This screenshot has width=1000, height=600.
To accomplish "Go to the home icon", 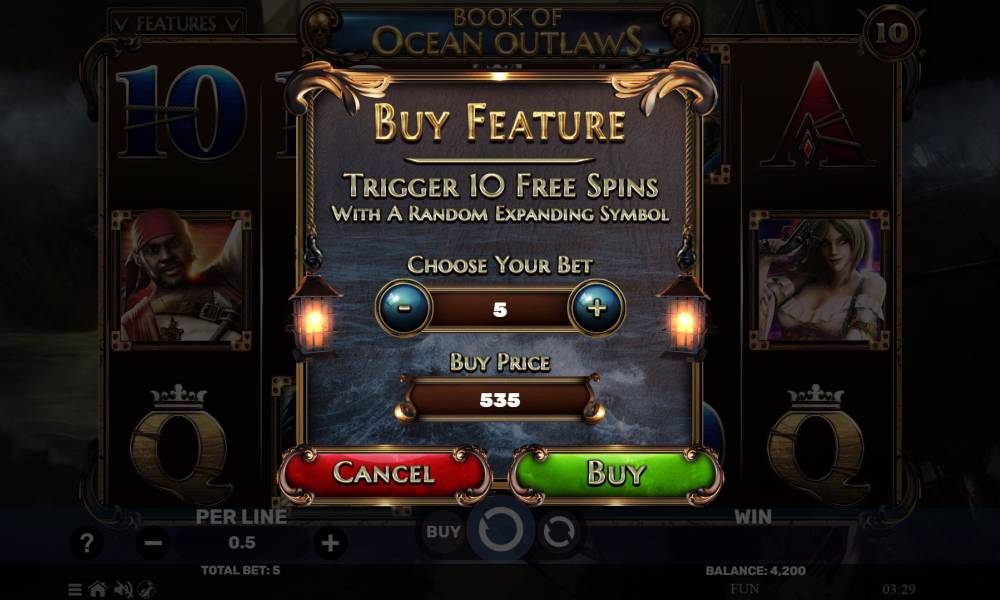I will pyautogui.click(x=98, y=589).
